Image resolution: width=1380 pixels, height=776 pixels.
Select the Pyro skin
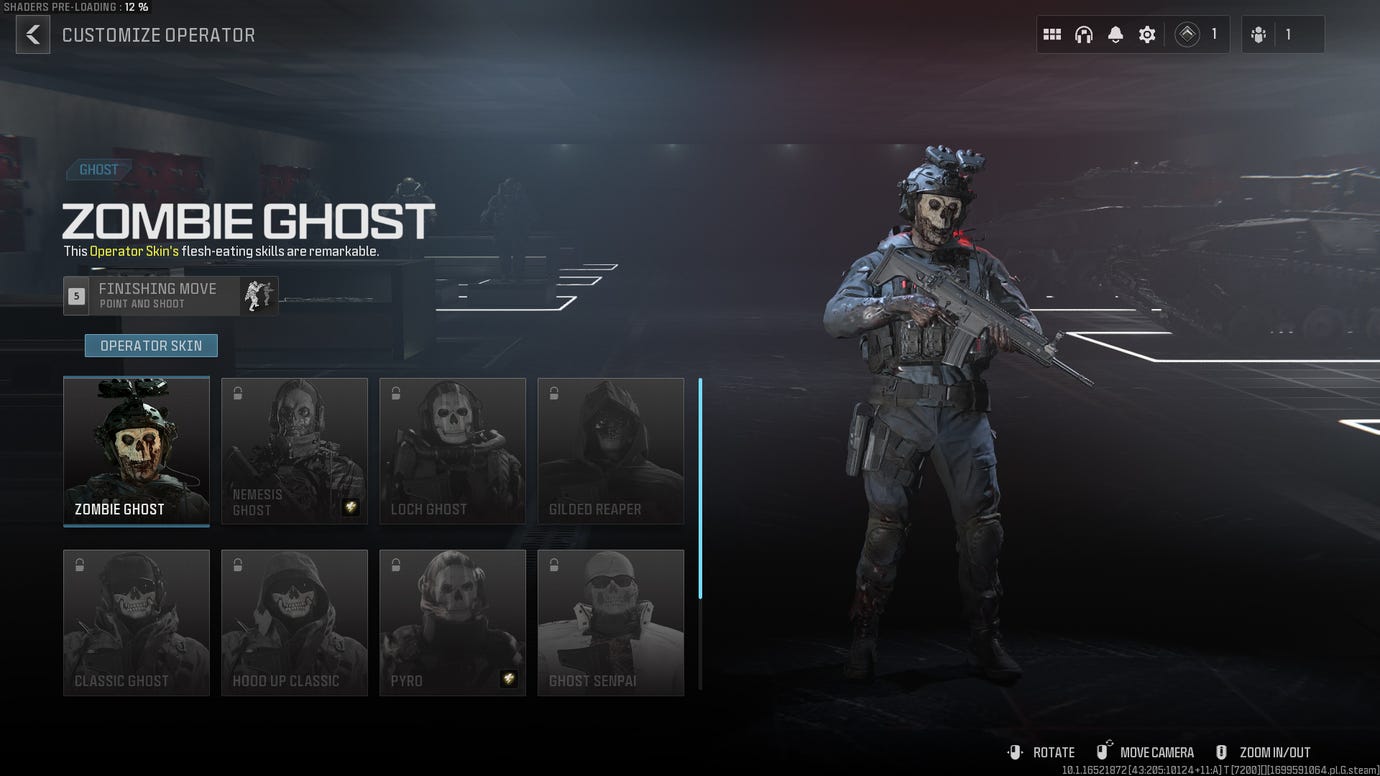tap(452, 622)
